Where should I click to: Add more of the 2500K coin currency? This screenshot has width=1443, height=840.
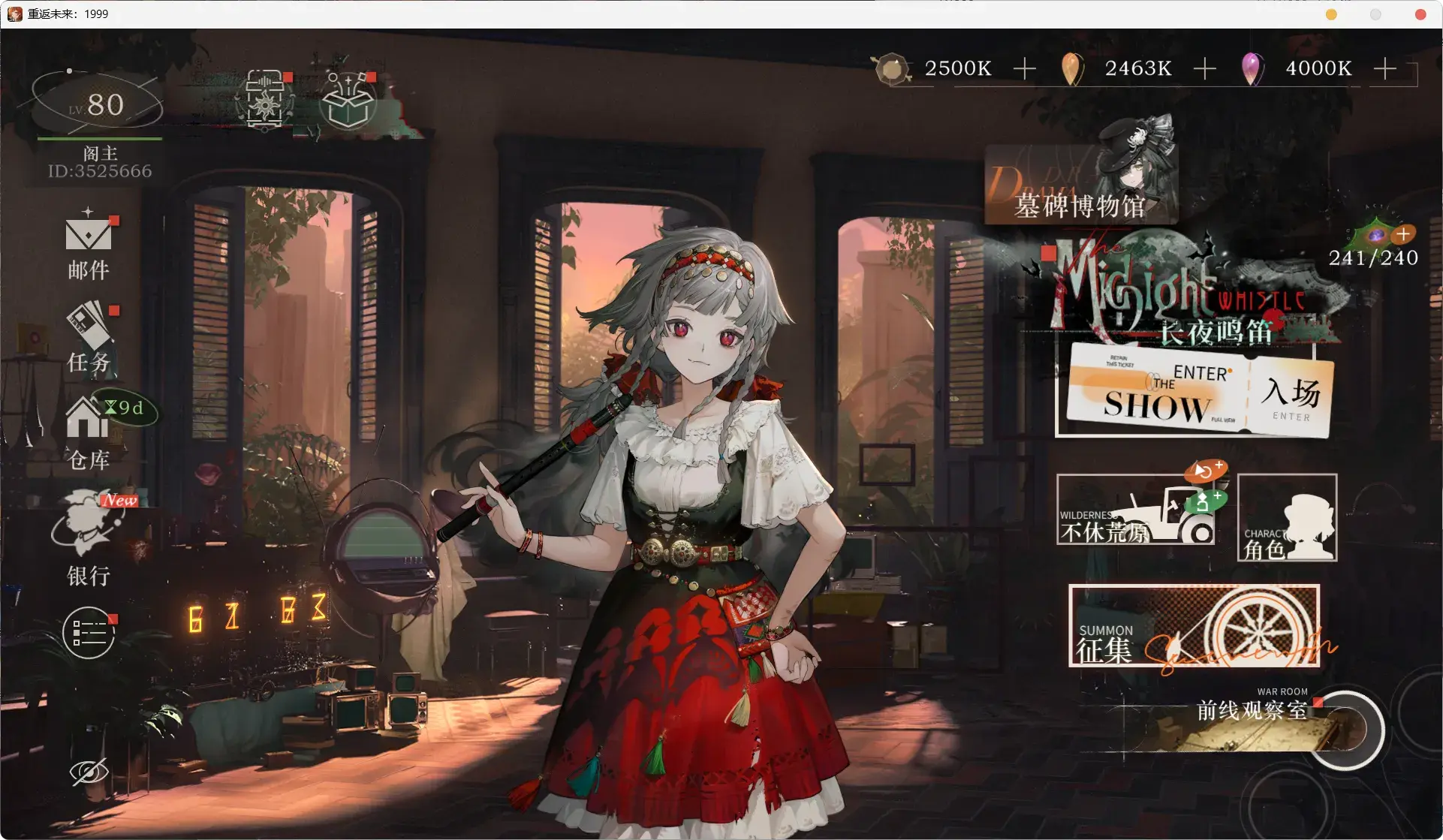(1024, 69)
